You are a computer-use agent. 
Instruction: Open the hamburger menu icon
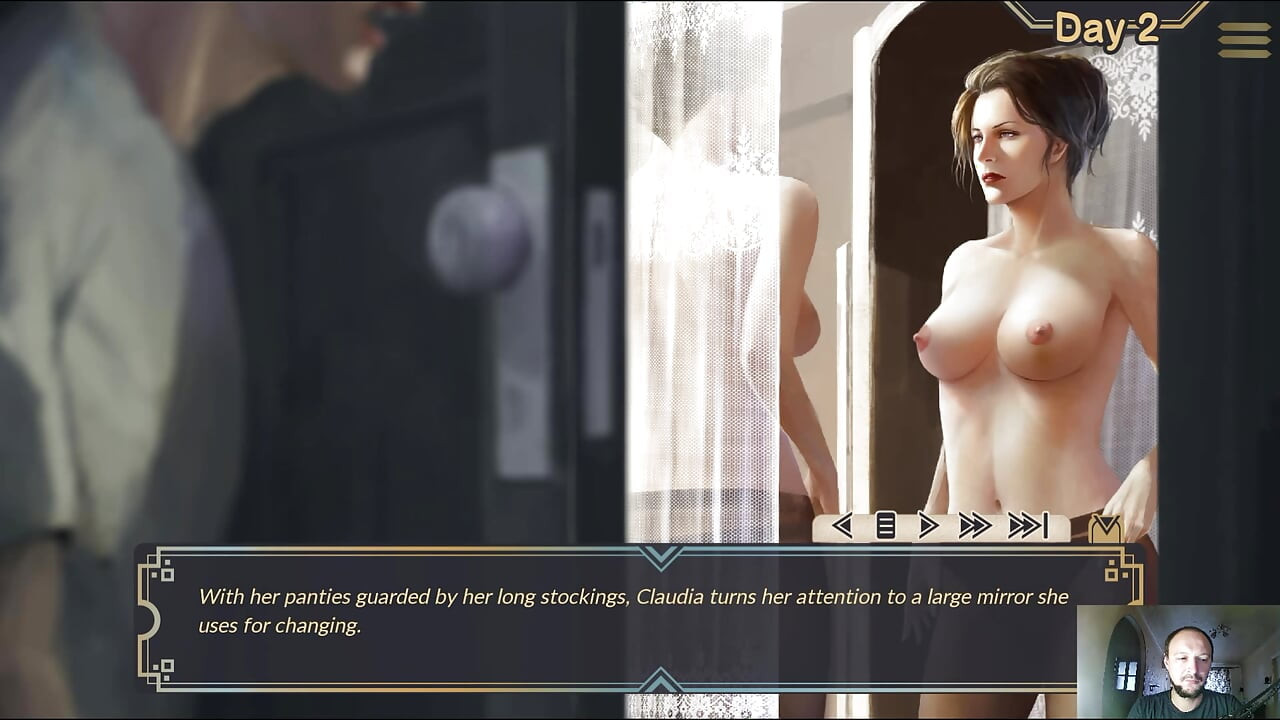(1244, 40)
